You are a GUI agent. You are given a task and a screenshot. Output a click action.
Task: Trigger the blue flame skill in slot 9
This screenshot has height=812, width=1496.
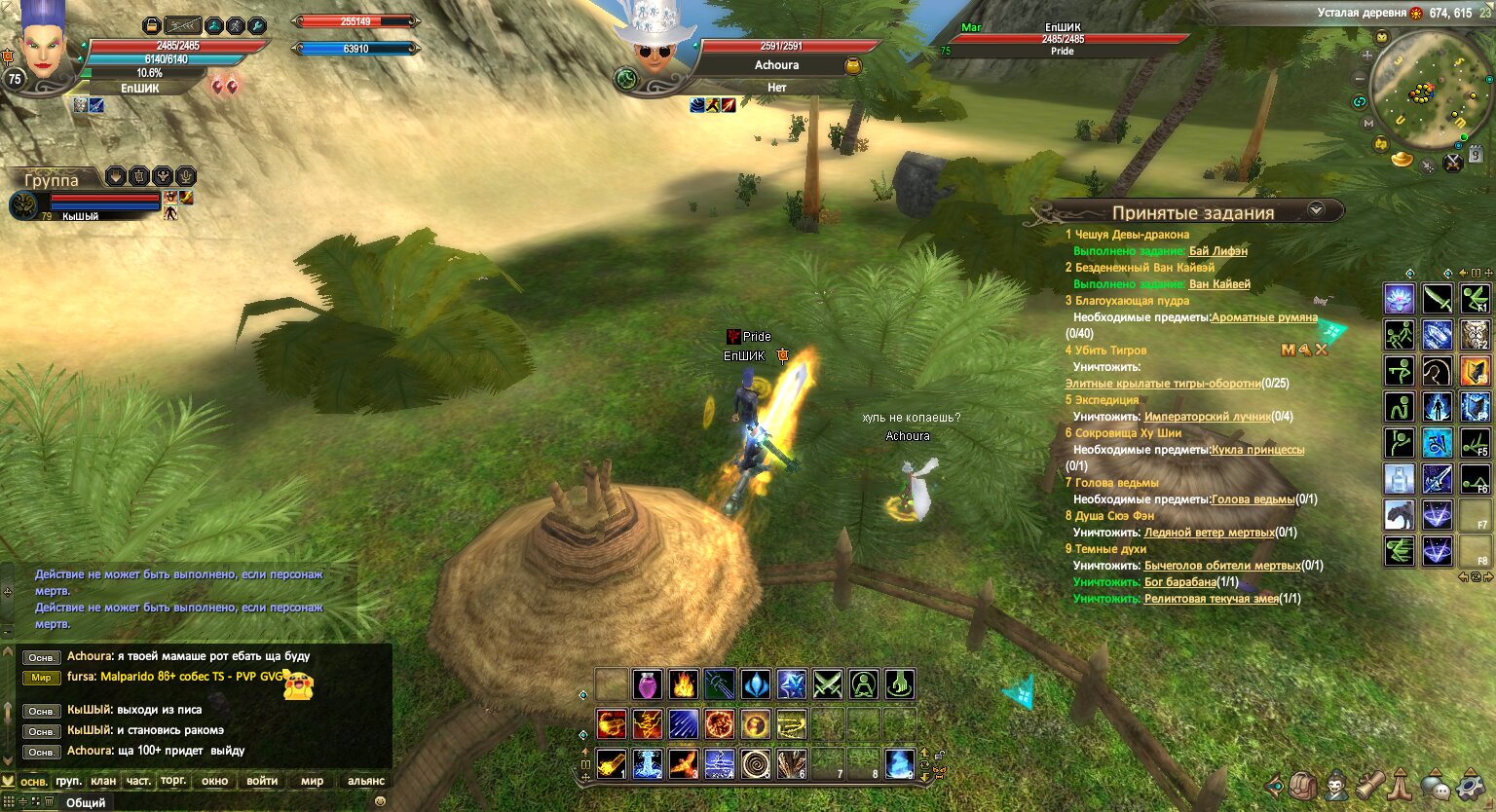899,764
